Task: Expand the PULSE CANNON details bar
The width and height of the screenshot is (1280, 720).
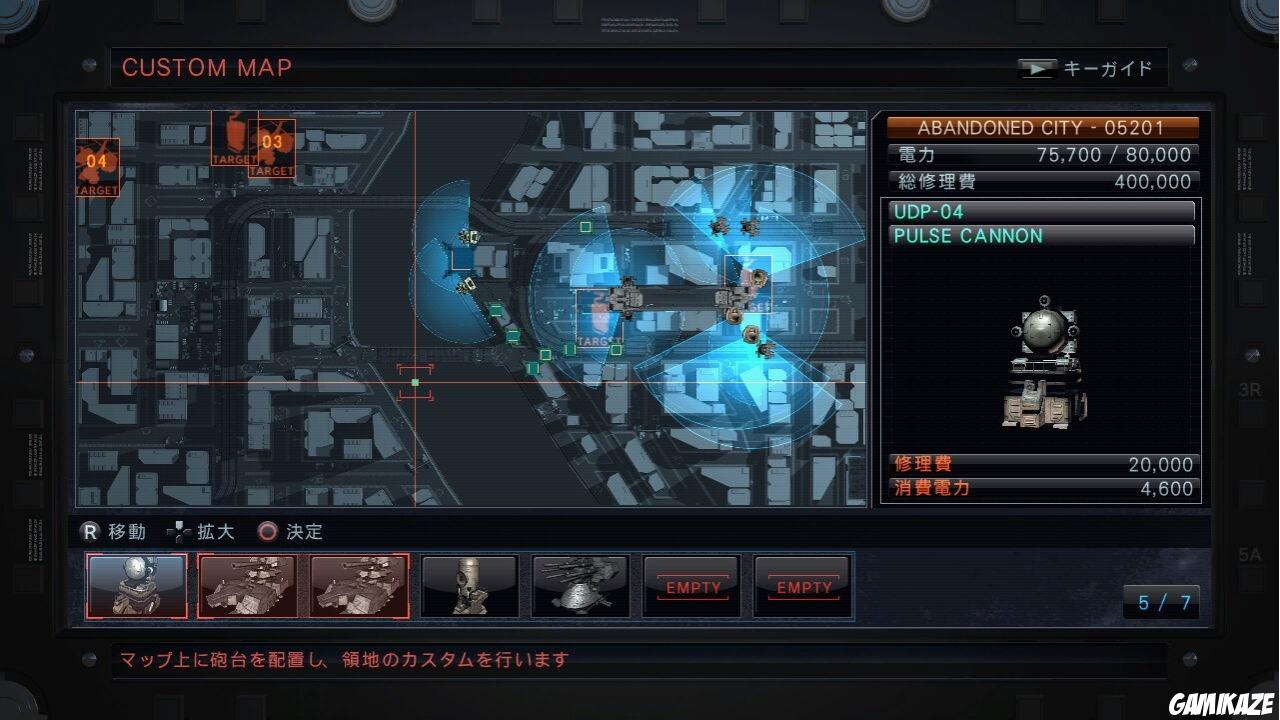Action: click(1040, 236)
